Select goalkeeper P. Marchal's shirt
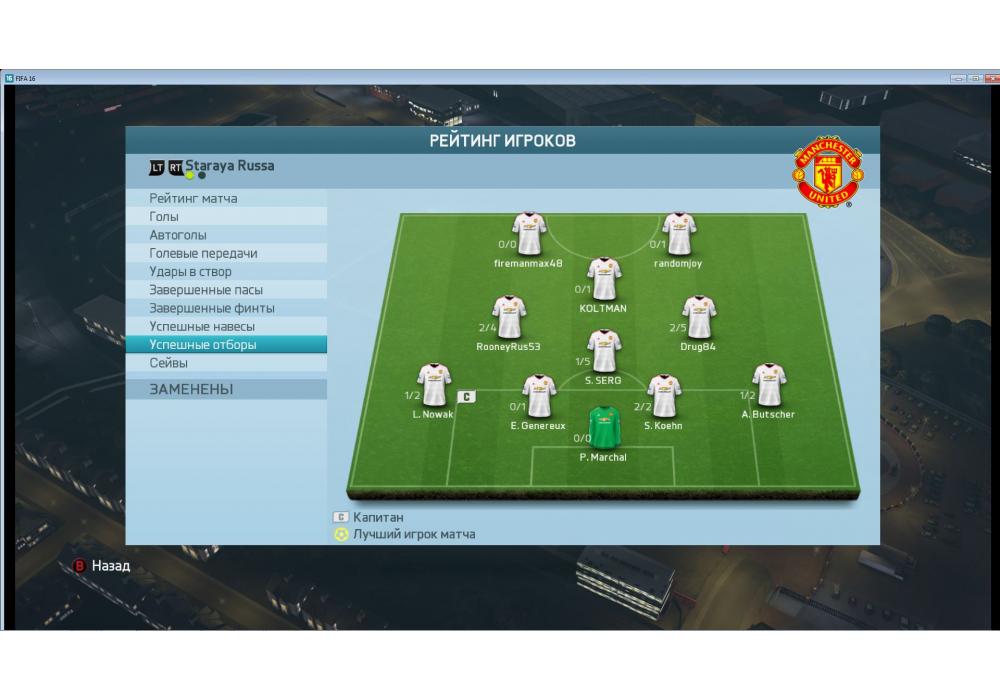1000x700 pixels. point(603,426)
